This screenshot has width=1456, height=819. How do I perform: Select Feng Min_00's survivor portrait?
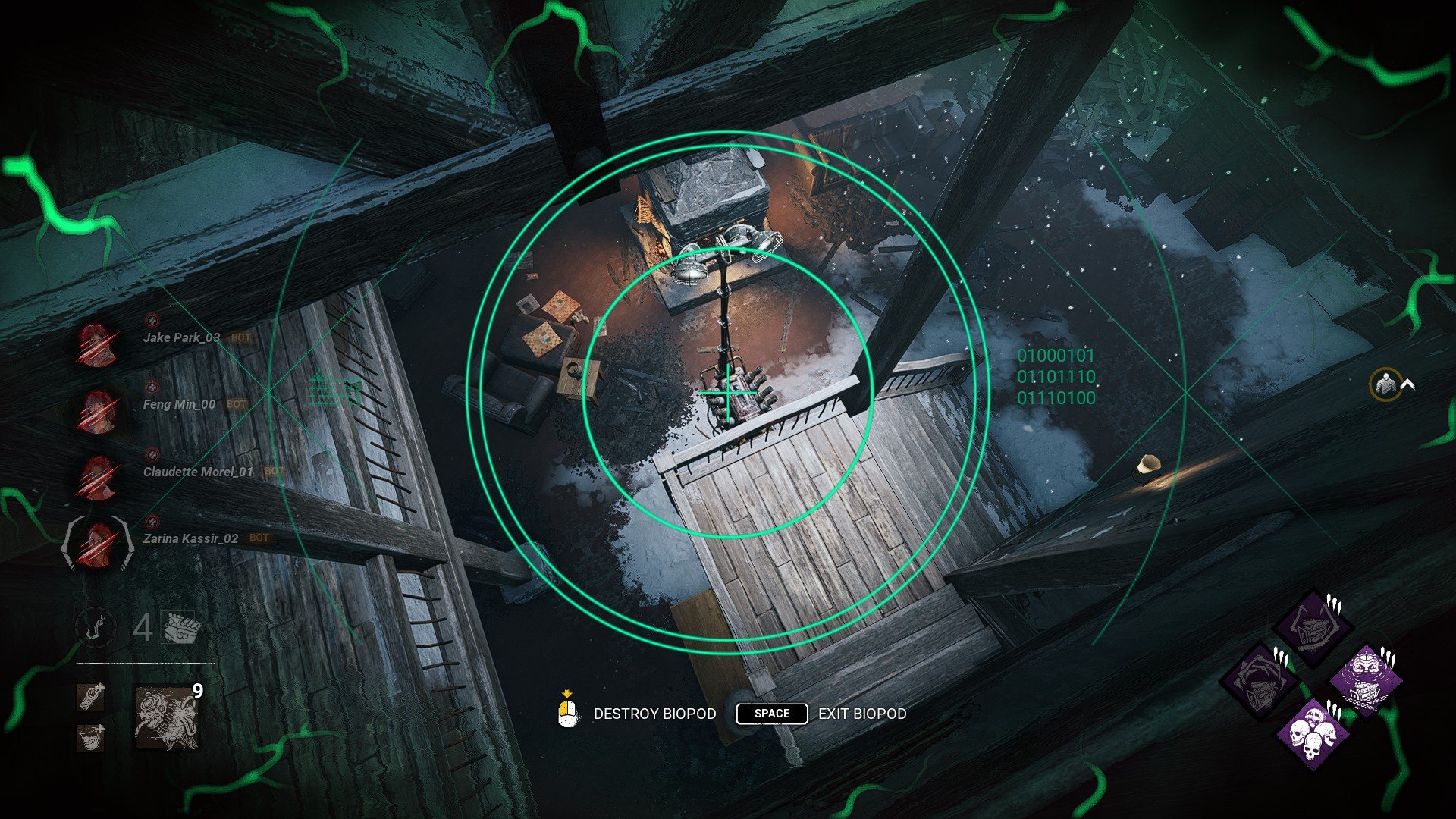click(97, 412)
